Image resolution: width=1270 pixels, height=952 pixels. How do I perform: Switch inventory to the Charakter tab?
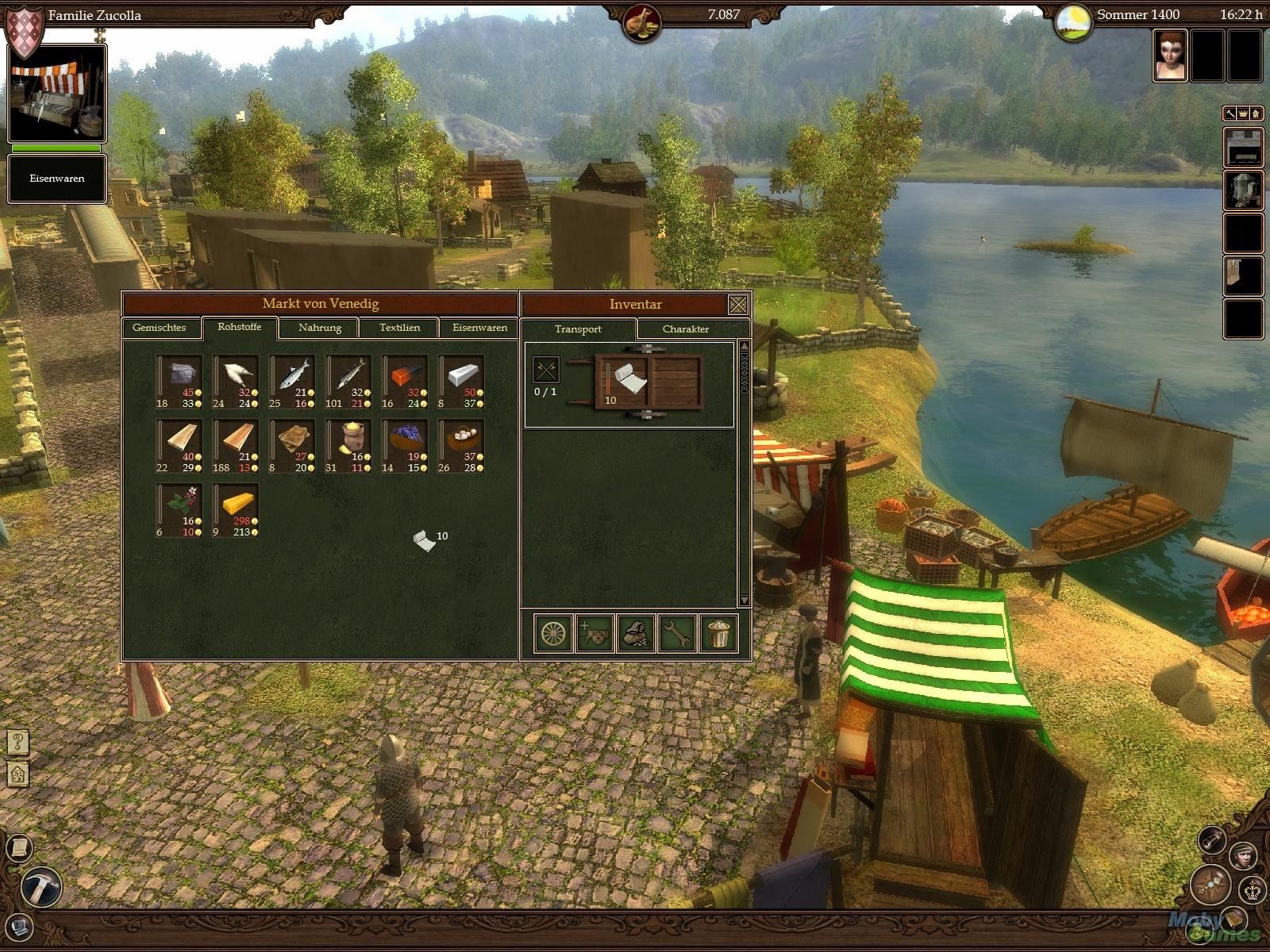685,329
